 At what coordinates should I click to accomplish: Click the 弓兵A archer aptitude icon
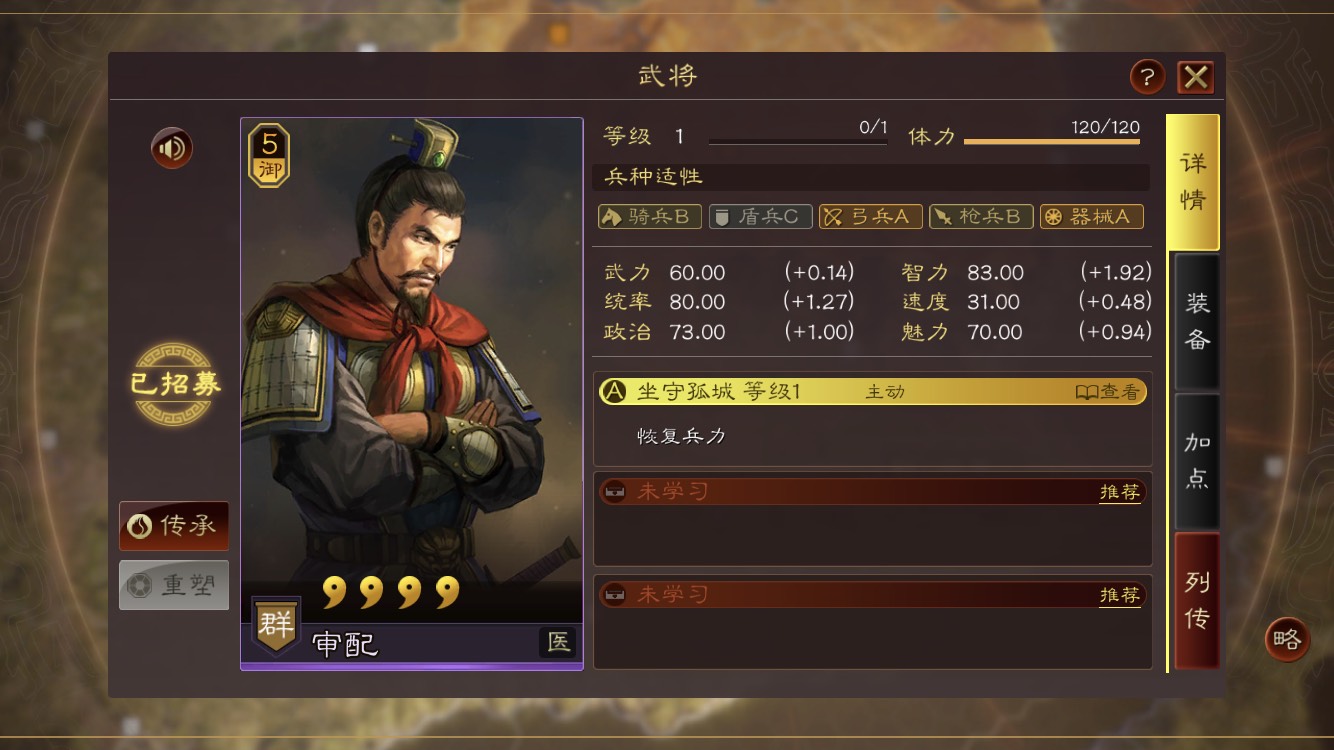[870, 216]
